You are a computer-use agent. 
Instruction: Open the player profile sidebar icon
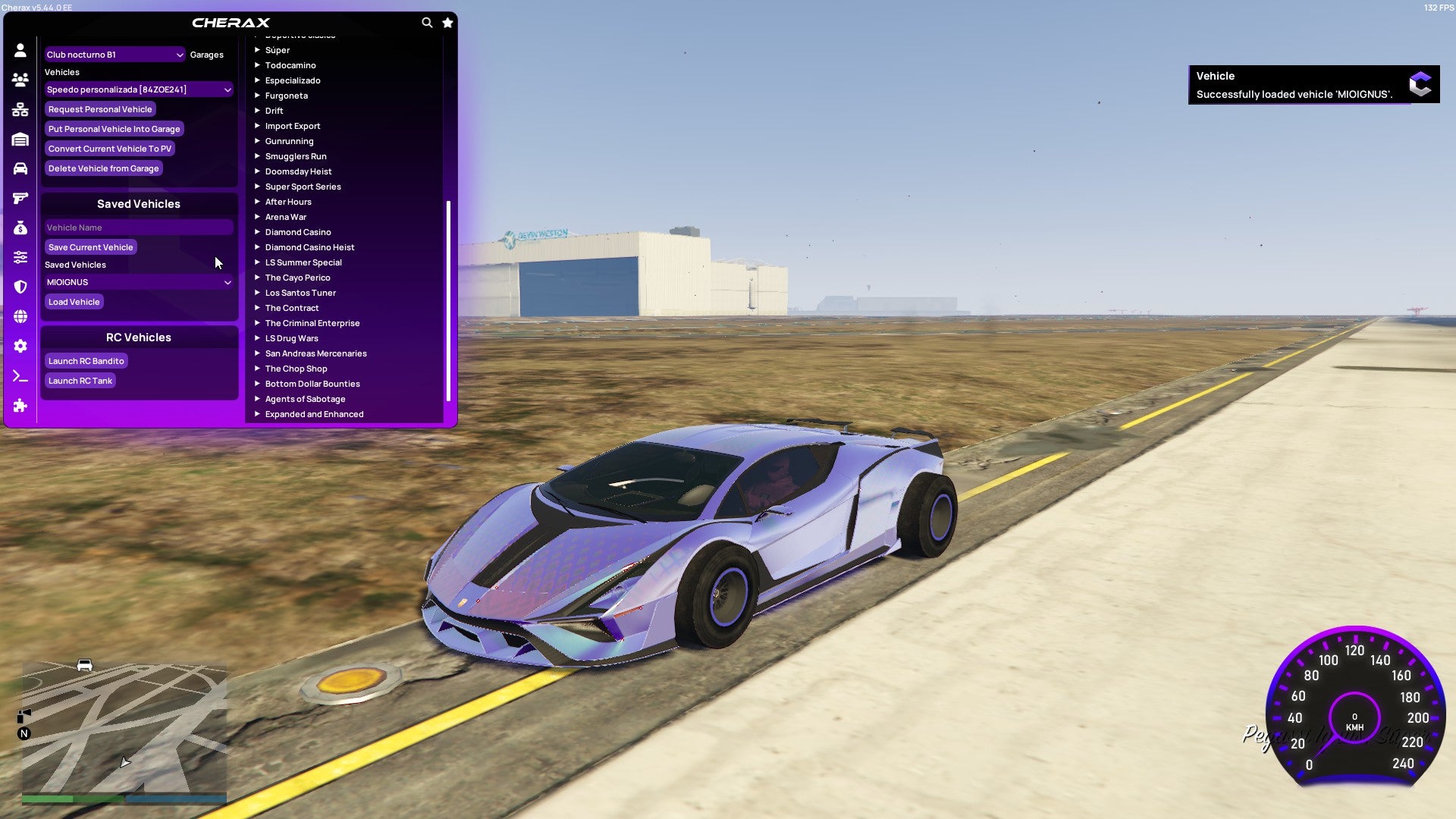(20, 50)
